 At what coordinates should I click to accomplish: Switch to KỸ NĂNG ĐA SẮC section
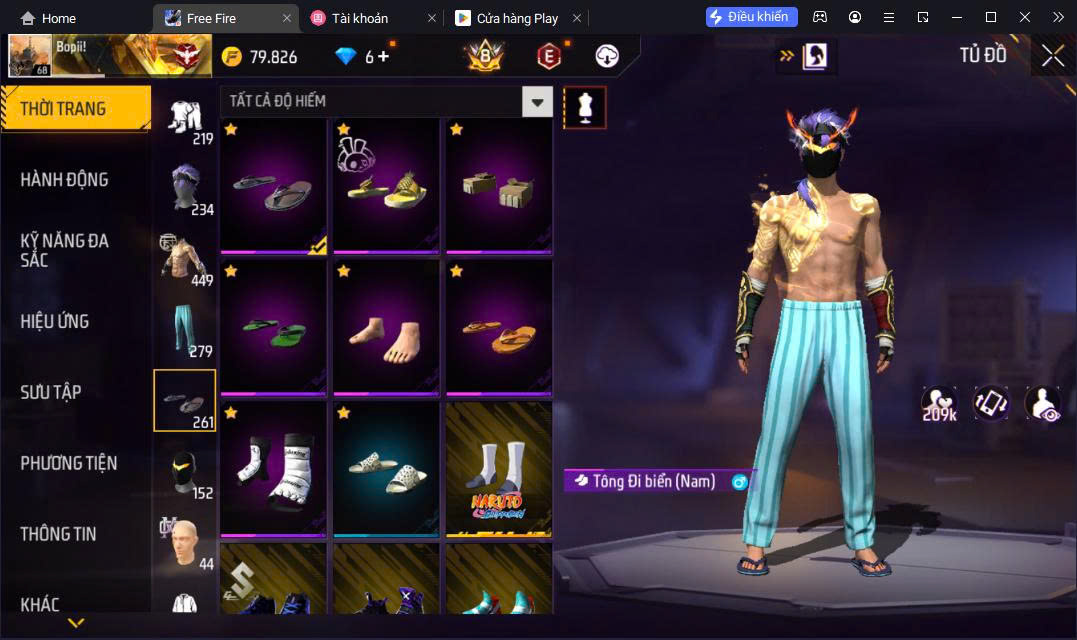[64, 250]
